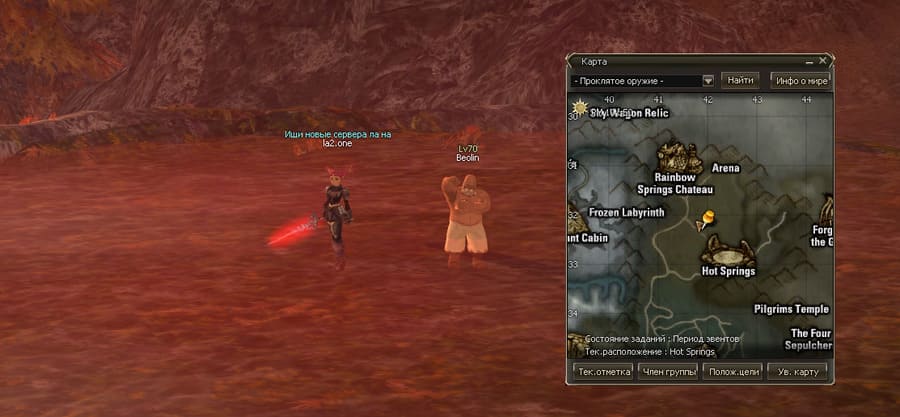Image resolution: width=900 pixels, height=417 pixels.
Task: Select Frozen Labyrinth on the map
Action: tap(626, 212)
